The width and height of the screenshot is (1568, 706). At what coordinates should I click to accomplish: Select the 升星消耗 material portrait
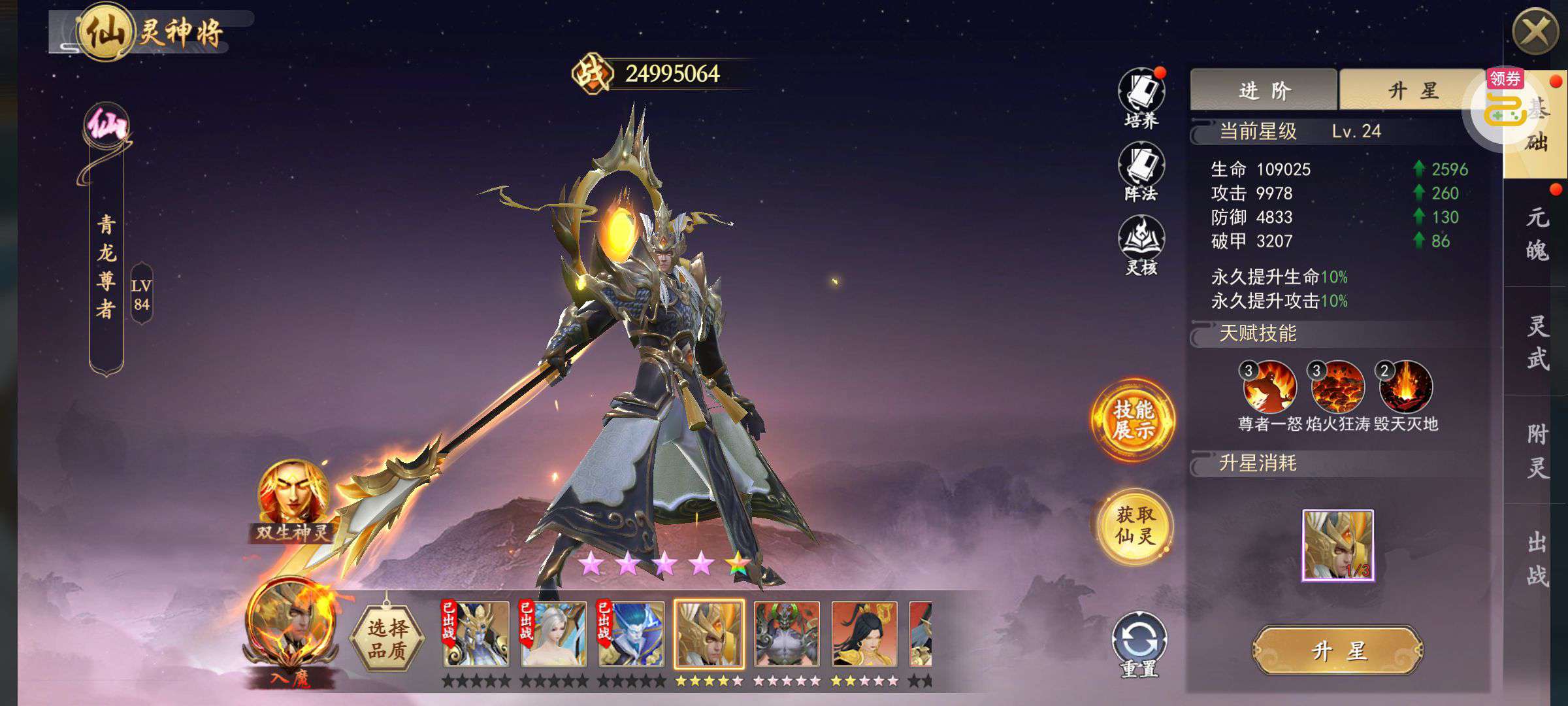point(1337,545)
